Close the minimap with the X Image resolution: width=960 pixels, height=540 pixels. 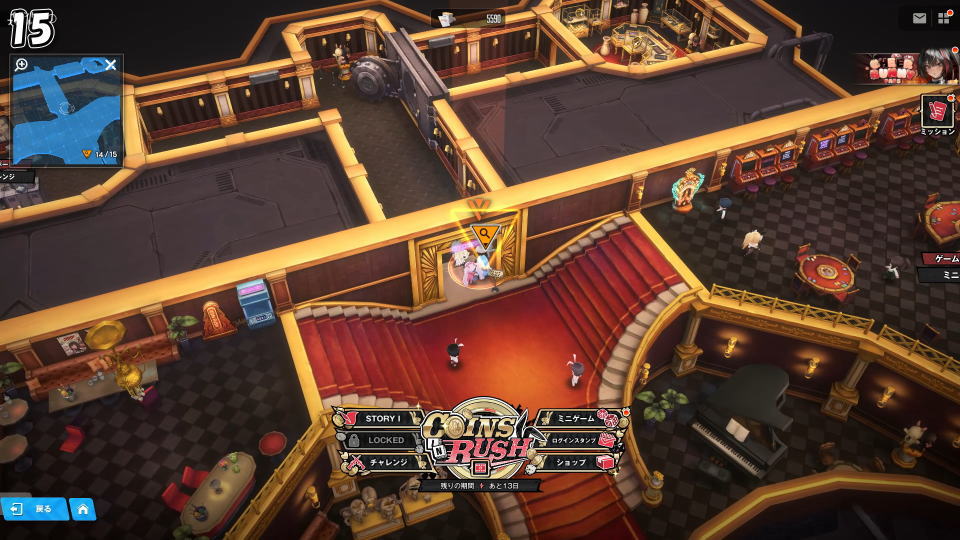tap(111, 66)
